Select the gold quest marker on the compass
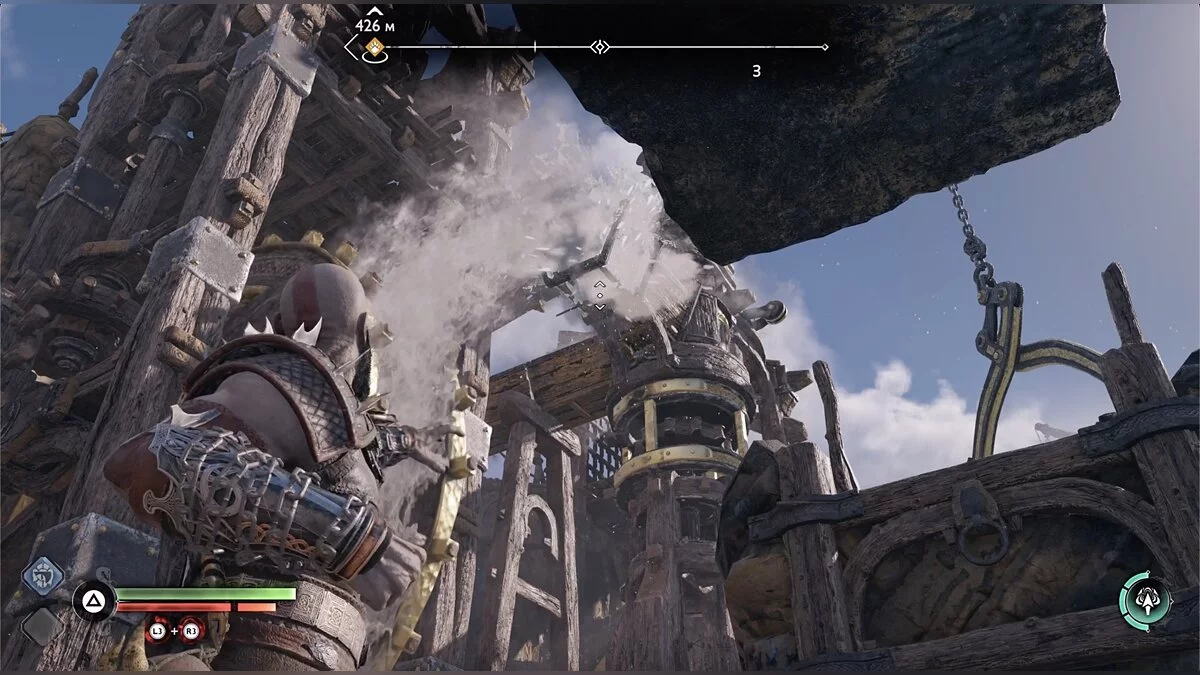Screen dimensions: 1200x675 point(374,47)
